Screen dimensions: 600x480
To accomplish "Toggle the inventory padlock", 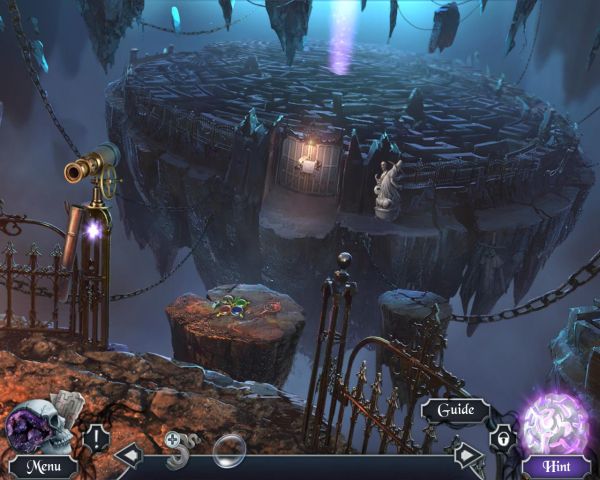I will tap(499, 437).
